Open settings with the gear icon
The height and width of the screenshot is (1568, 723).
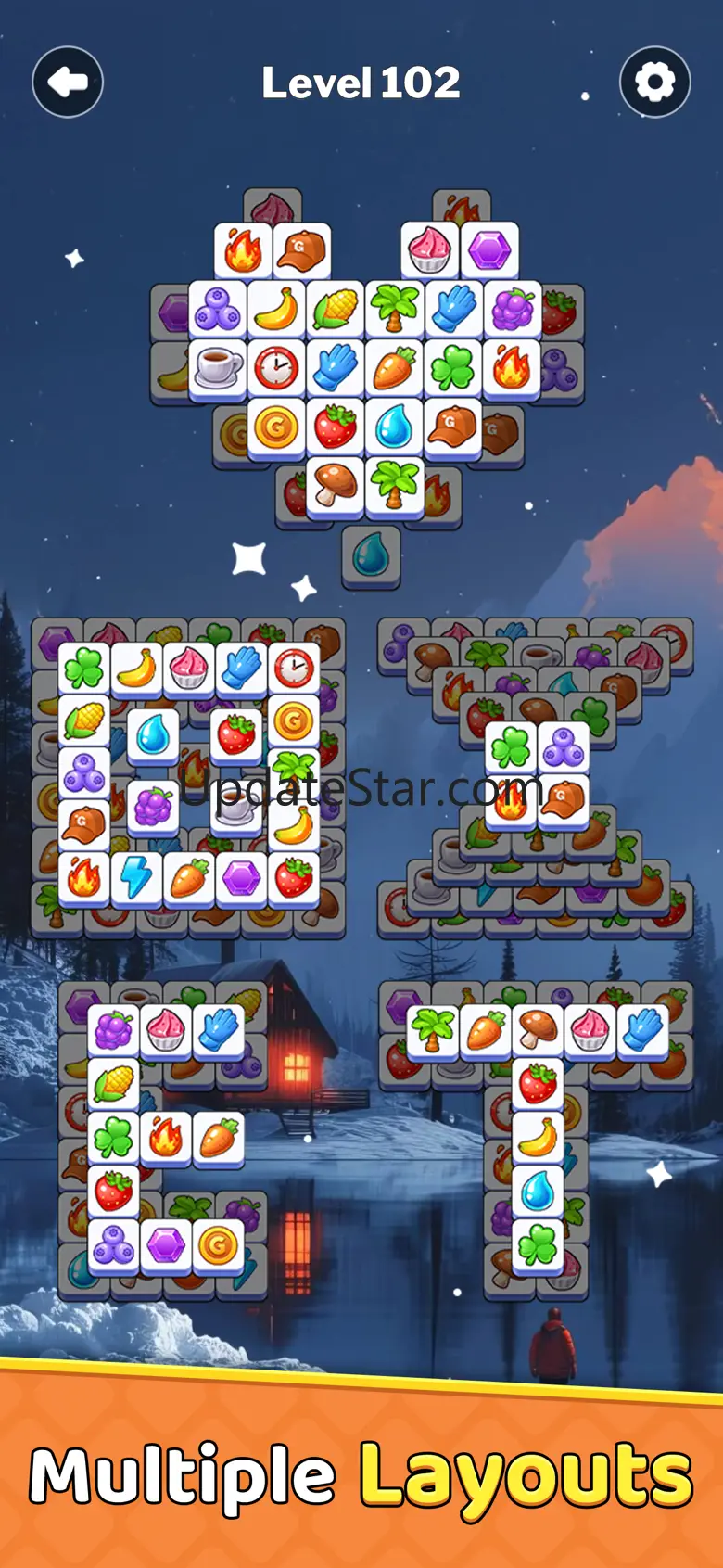pos(654,83)
